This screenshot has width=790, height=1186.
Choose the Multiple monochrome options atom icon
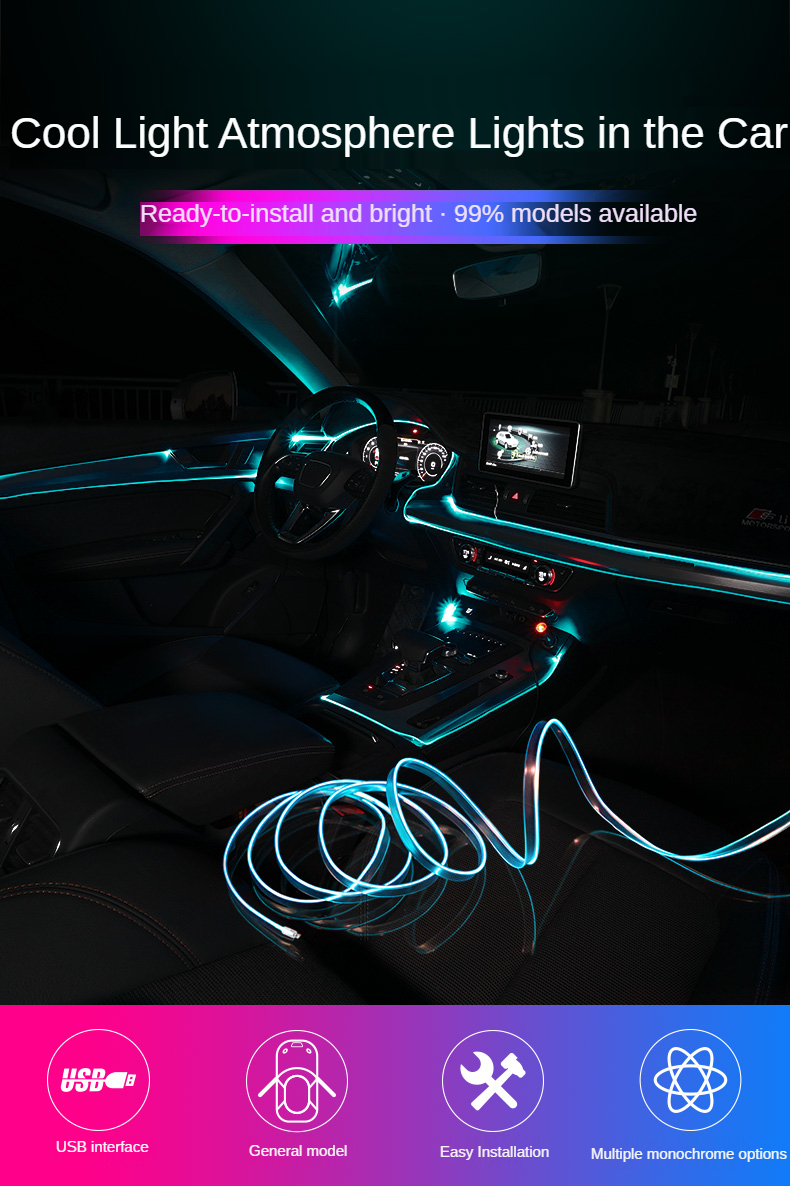click(690, 1080)
